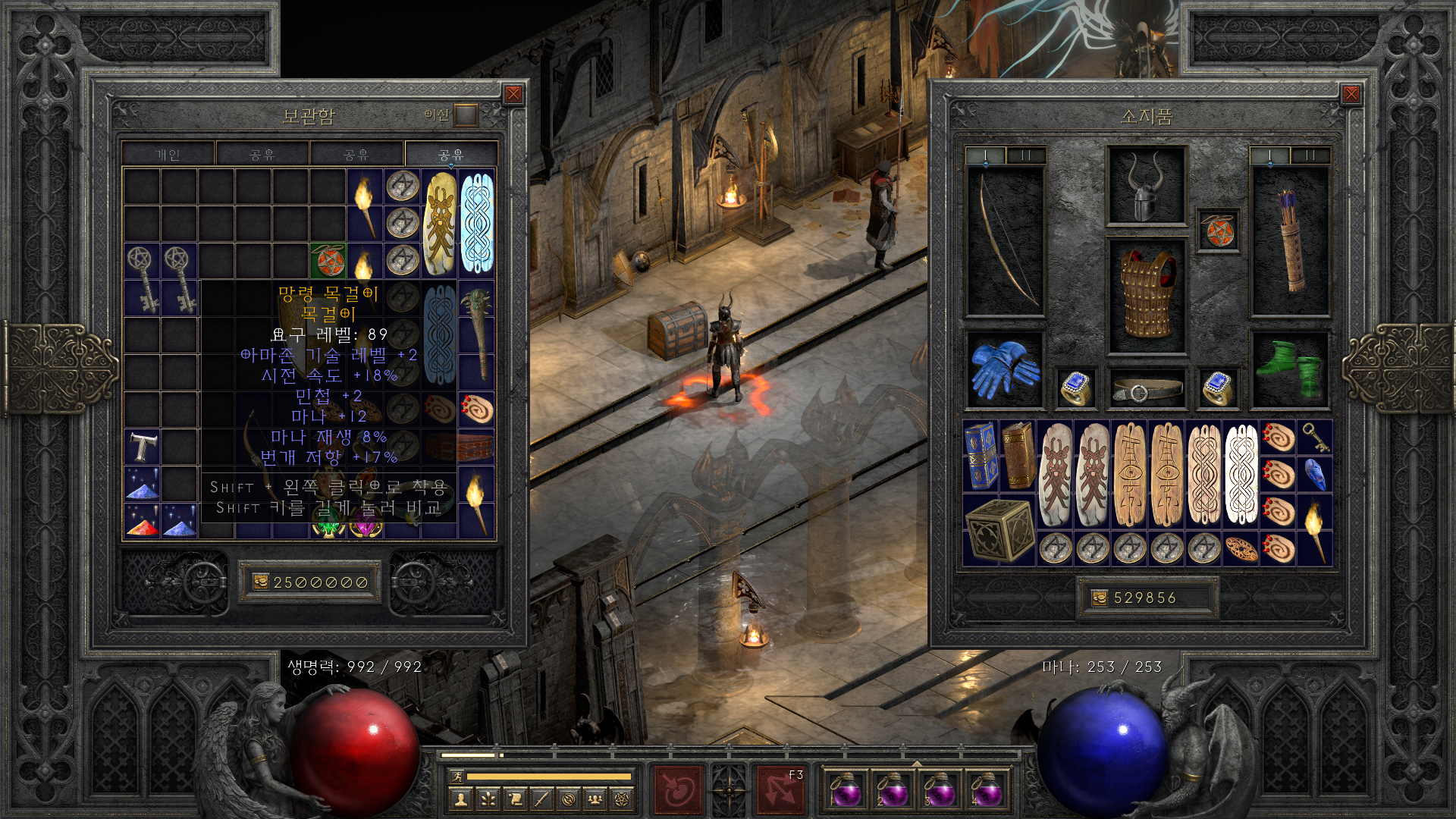The image size is (1456, 819).
Task: Select the equipped green boots
Action: pos(1289,369)
